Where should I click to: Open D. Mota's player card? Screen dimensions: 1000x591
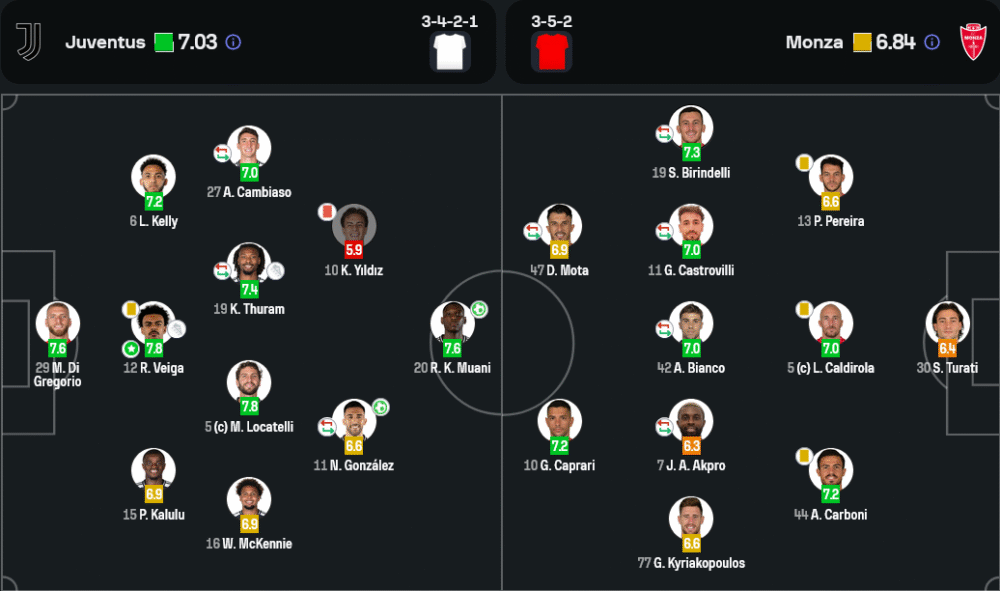(x=559, y=226)
